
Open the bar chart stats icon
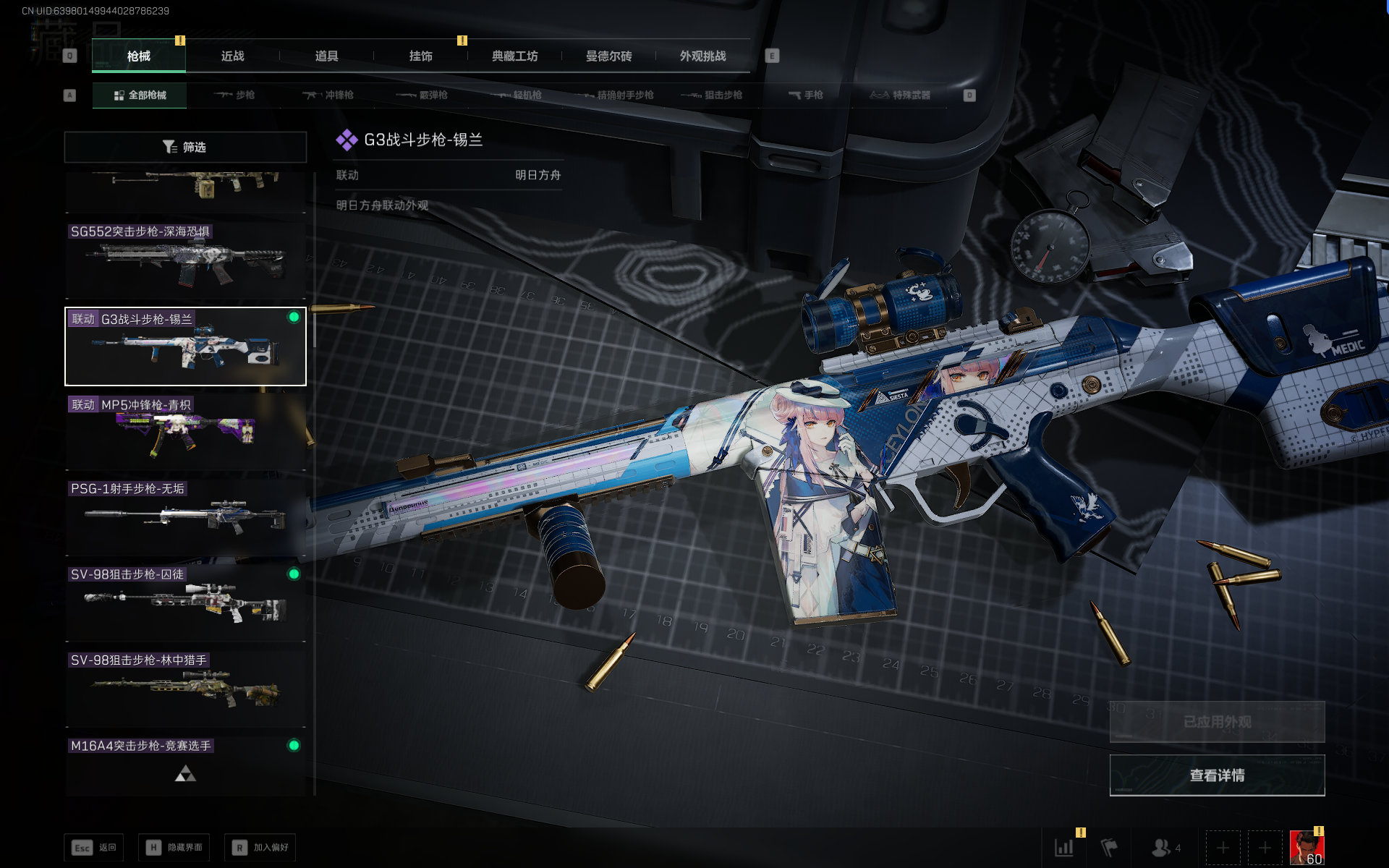[1064, 847]
